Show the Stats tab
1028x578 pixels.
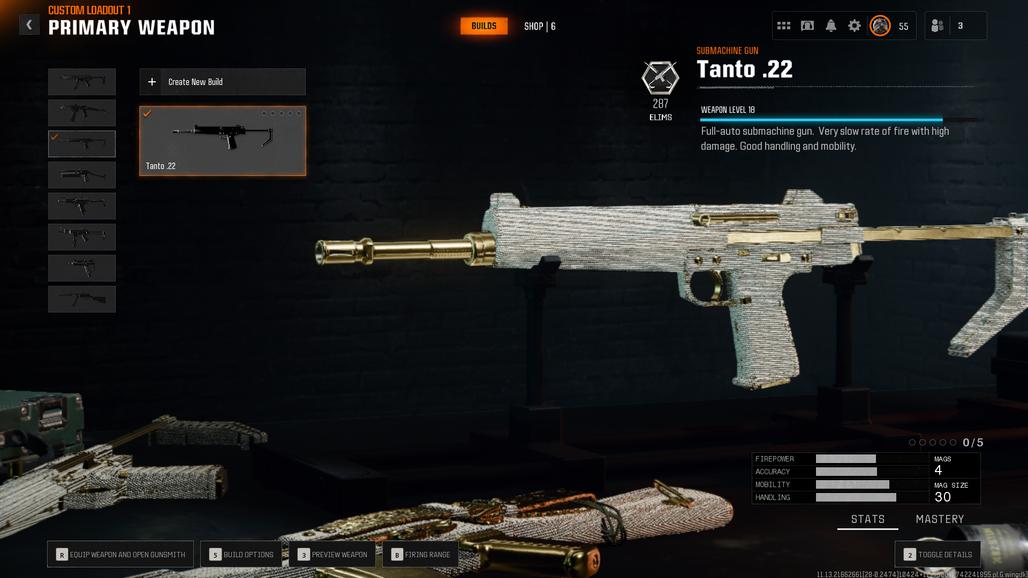867,520
